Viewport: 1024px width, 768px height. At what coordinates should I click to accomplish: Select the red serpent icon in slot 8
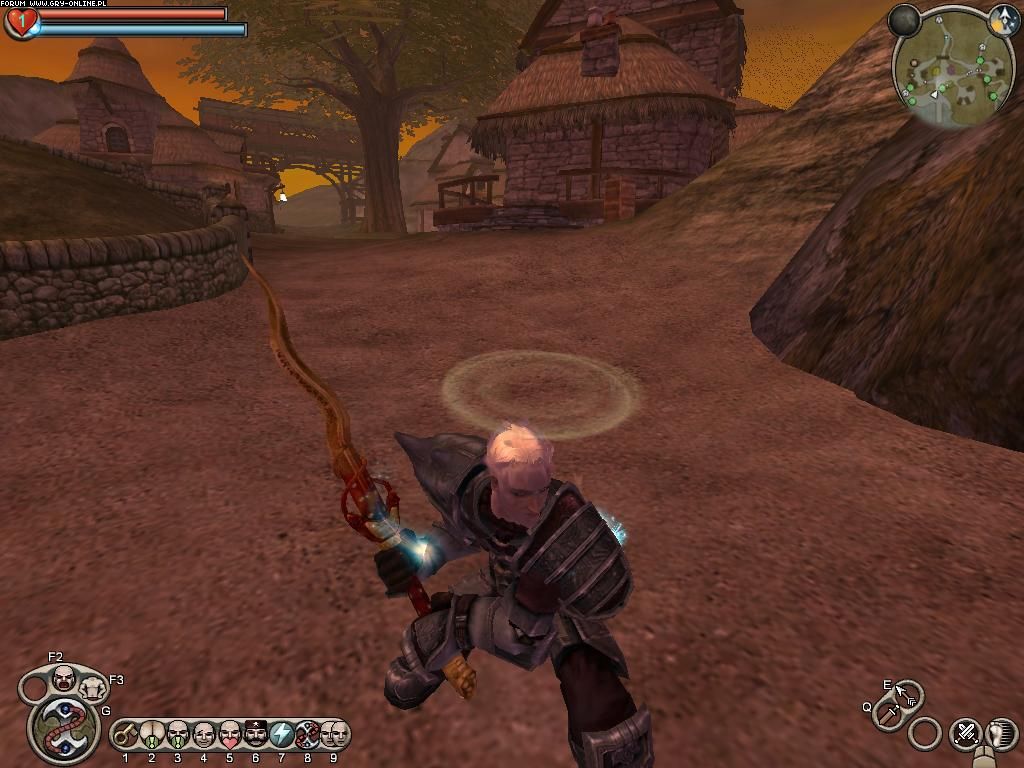point(308,735)
